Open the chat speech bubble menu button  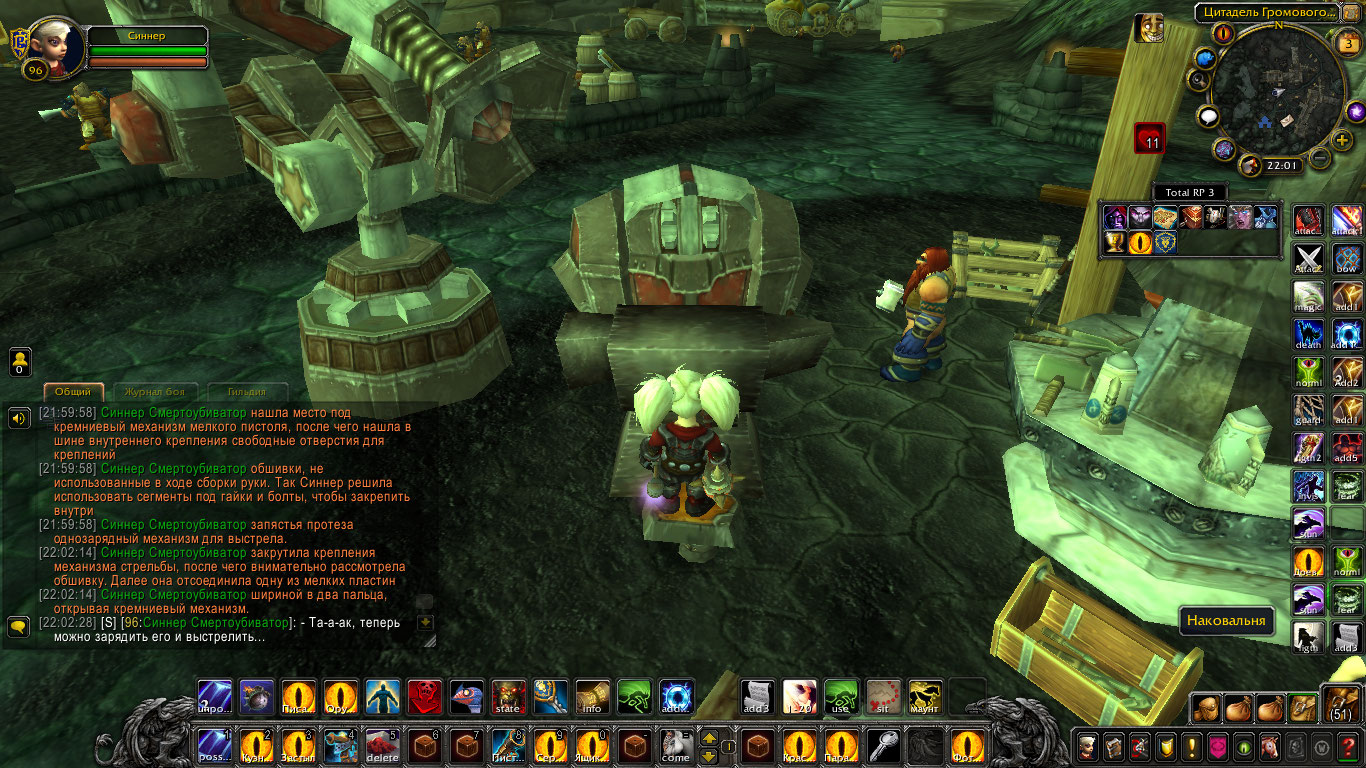[x=18, y=627]
